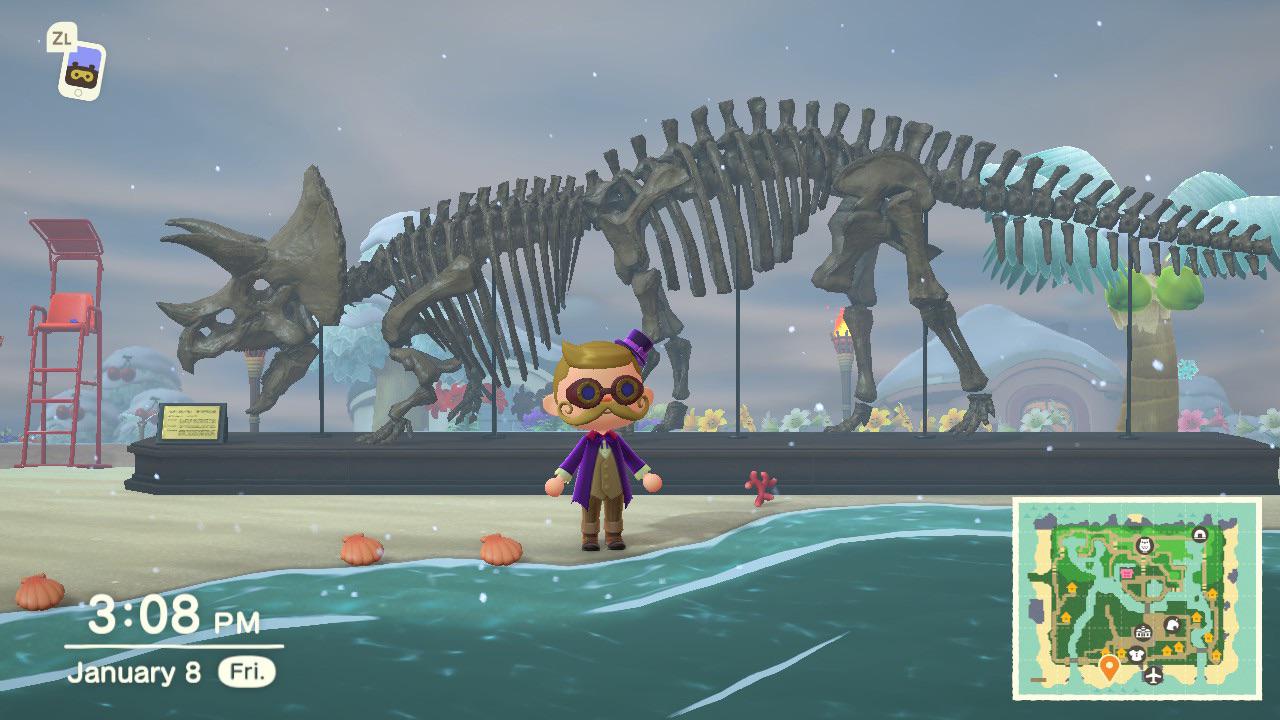Select the airport airplane marker on minimap
The width and height of the screenshot is (1280, 720).
1154,676
